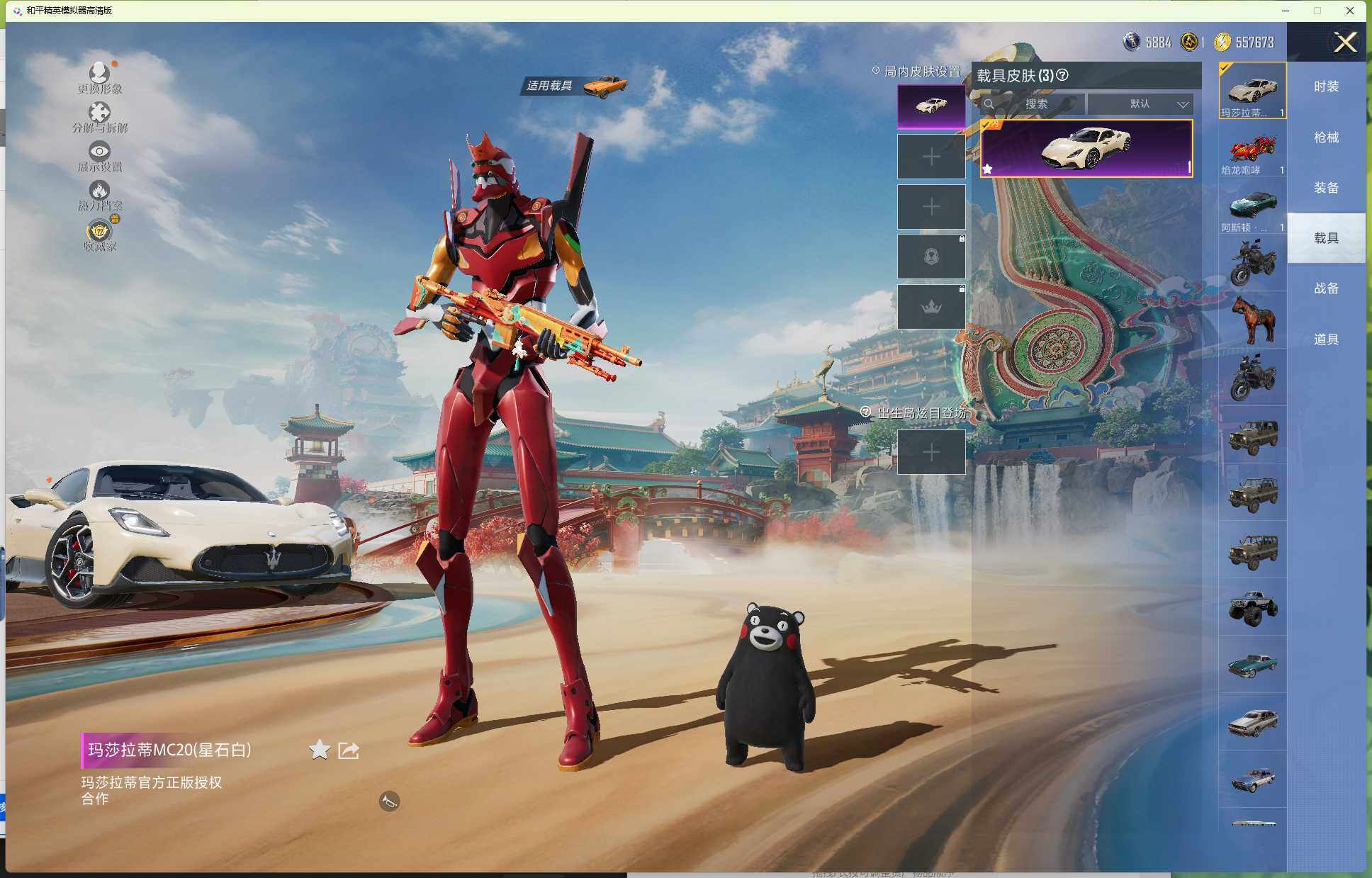Select the white Maserati skin card
This screenshot has height=878, width=1372.
tap(1086, 148)
